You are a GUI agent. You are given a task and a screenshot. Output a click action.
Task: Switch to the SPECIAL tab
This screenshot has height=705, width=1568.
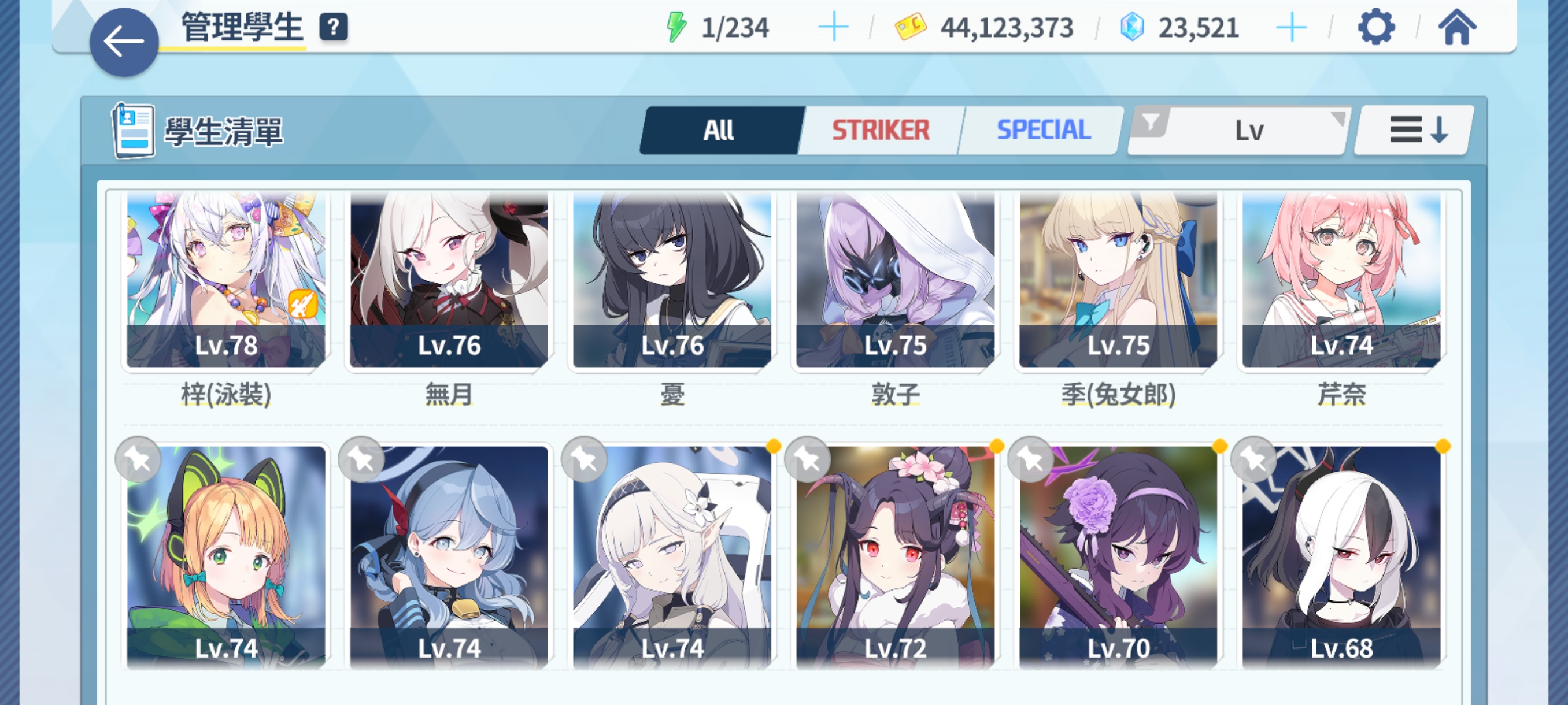[x=1042, y=130]
